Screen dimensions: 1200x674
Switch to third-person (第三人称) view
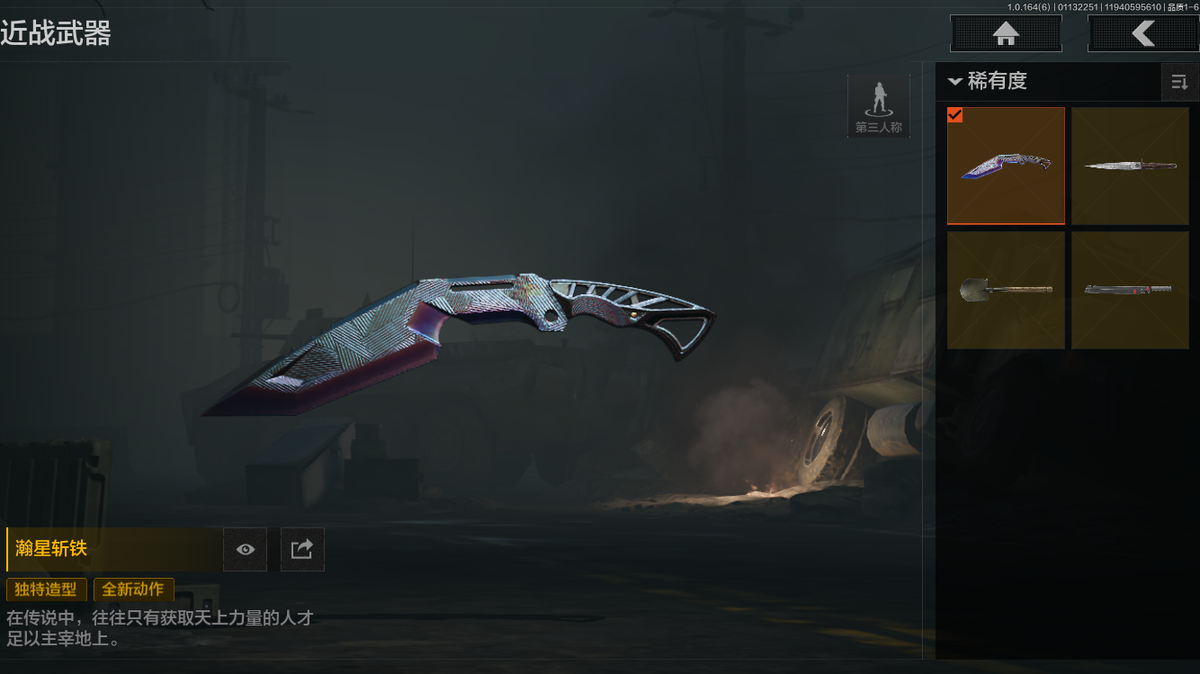pos(878,105)
